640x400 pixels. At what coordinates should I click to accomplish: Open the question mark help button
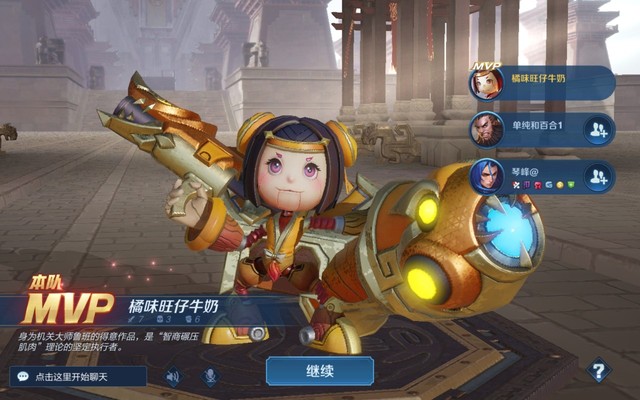(599, 371)
